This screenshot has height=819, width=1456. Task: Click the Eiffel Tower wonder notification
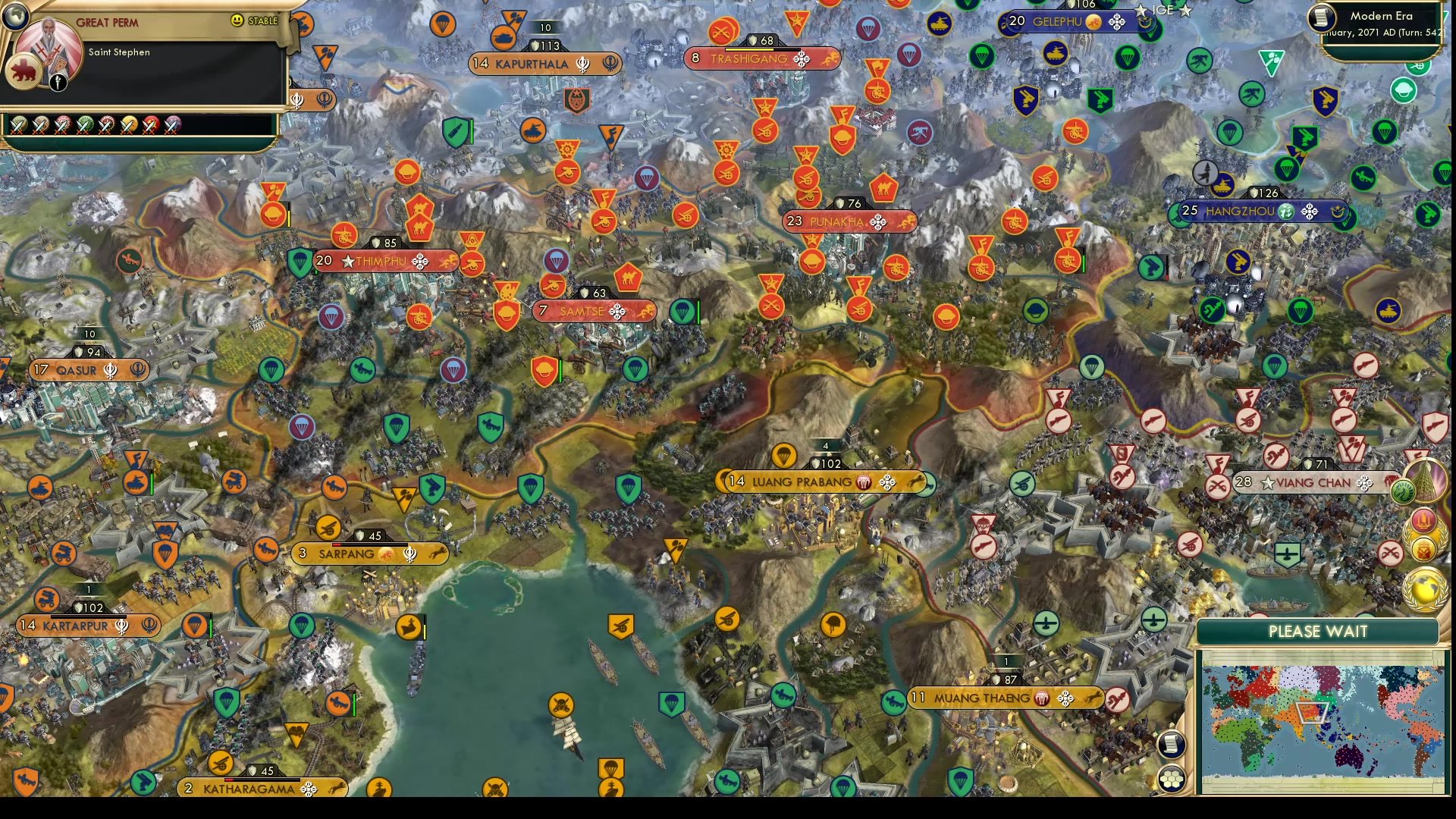[1426, 479]
